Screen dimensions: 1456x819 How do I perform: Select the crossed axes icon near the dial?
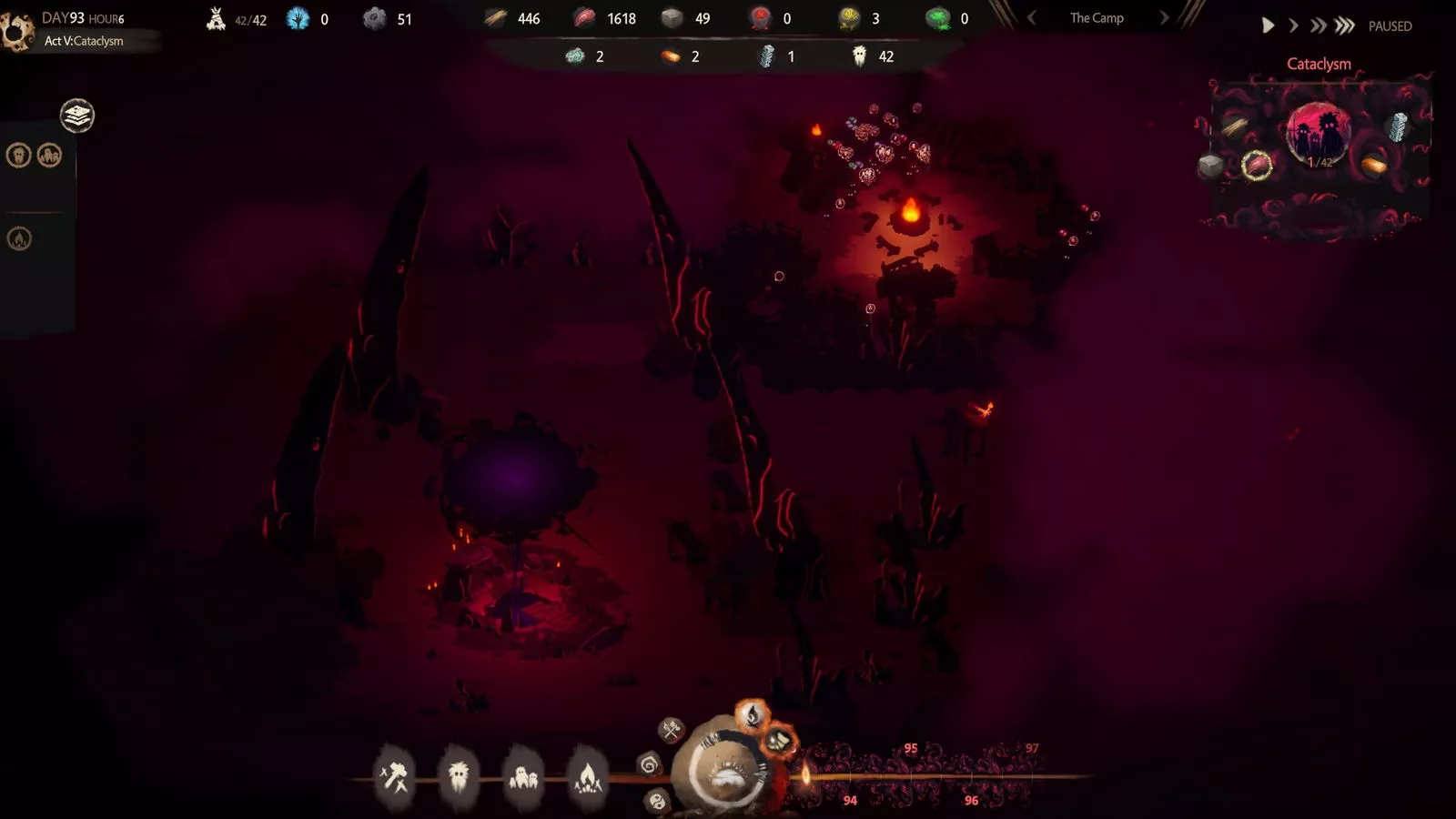pos(672,729)
